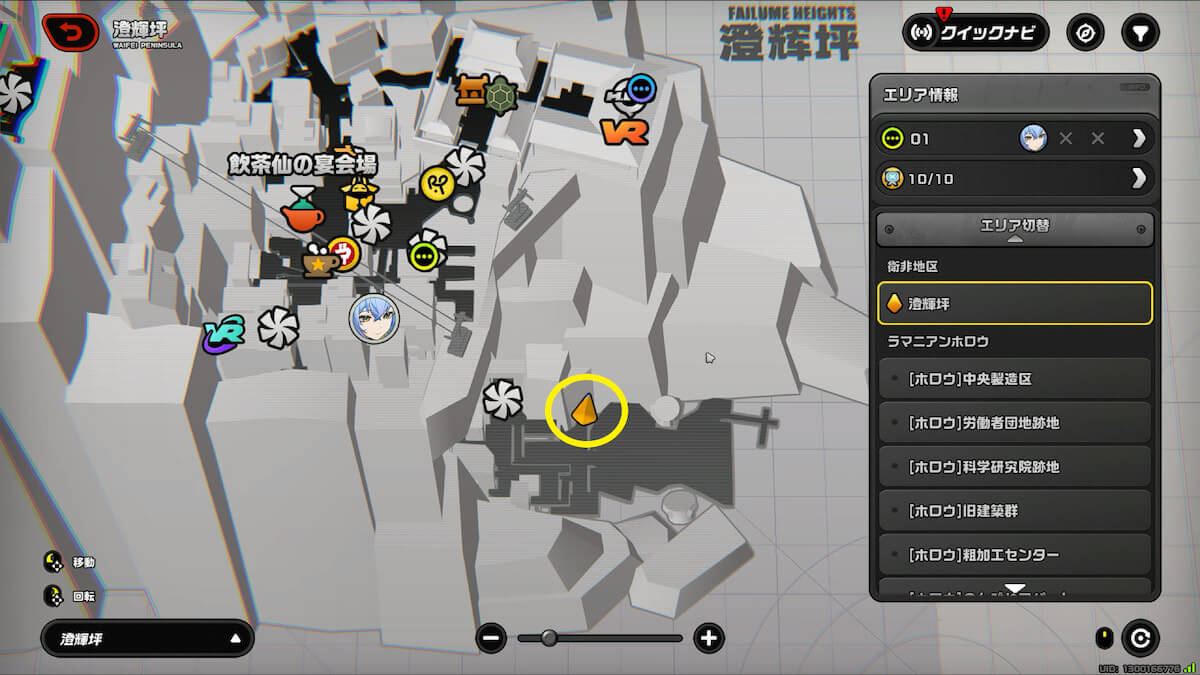Collapse the エリア切替 area switch header
Viewport: 1200px width, 675px height.
coord(1014,229)
